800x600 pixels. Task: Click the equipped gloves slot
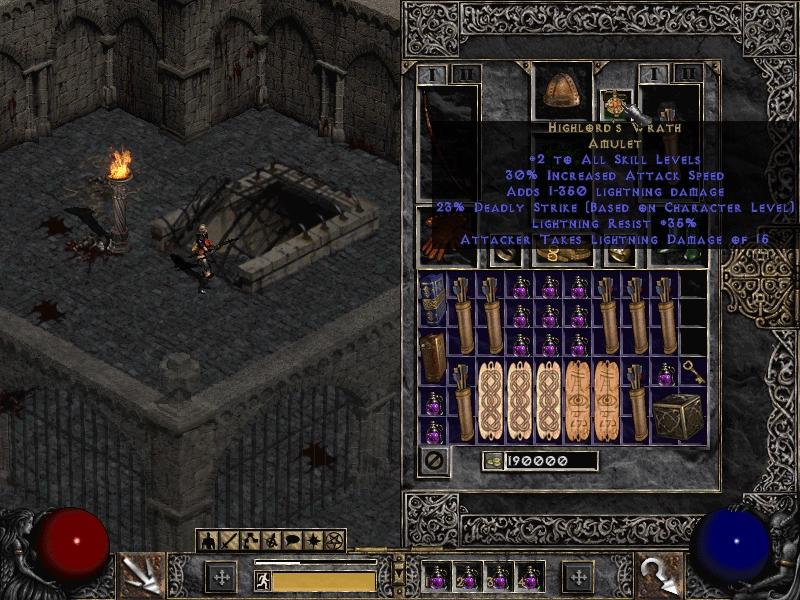437,238
